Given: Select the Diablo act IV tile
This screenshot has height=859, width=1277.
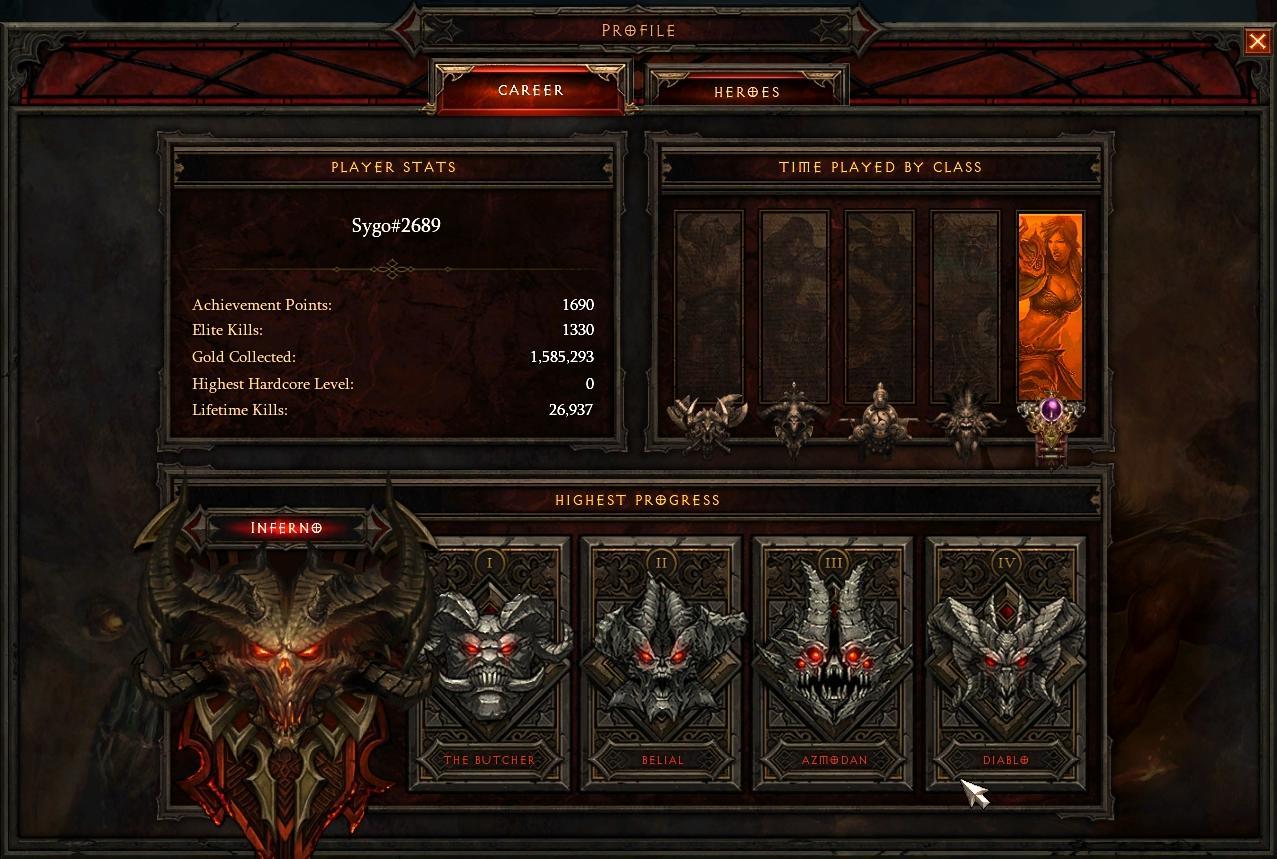Looking at the screenshot, I should pyautogui.click(x=1005, y=660).
